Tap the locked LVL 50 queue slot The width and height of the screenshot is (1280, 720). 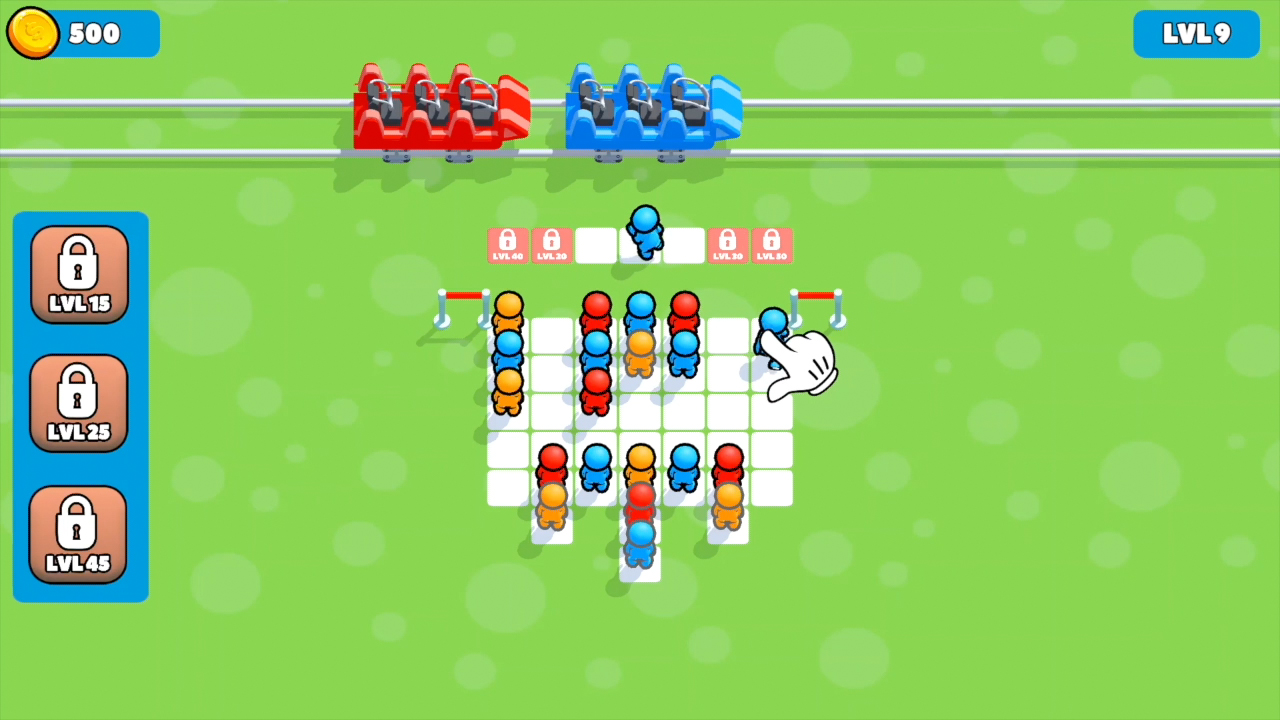771,244
